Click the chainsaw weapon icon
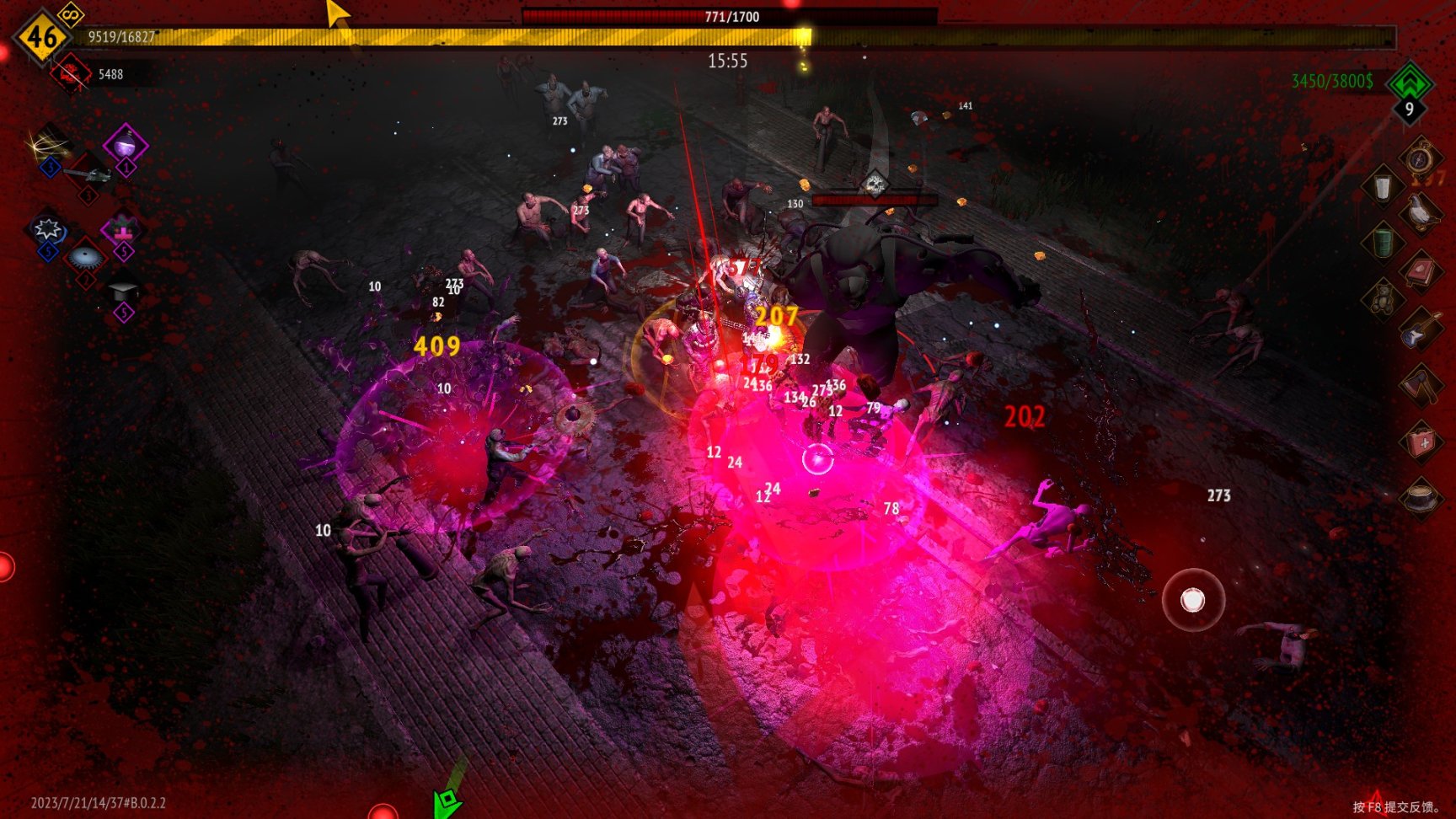Viewport: 1456px width, 819px height. point(88,174)
